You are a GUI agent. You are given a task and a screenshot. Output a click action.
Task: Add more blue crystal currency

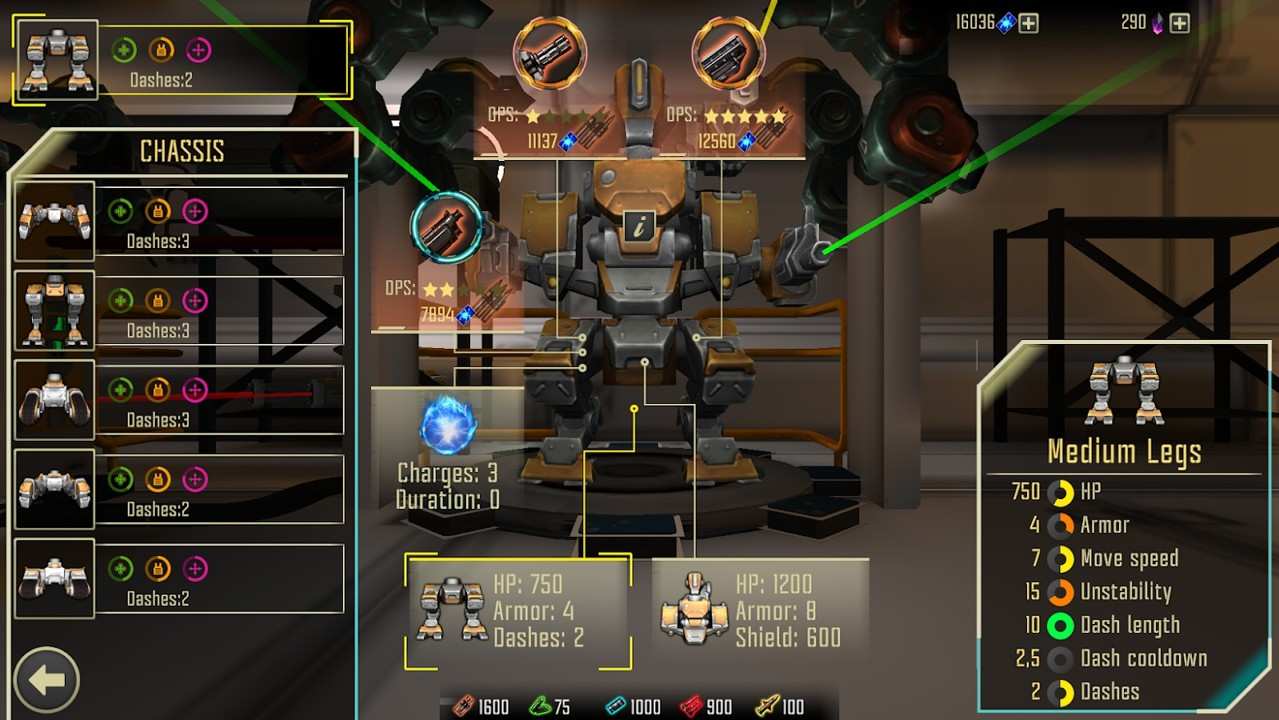click(1029, 23)
